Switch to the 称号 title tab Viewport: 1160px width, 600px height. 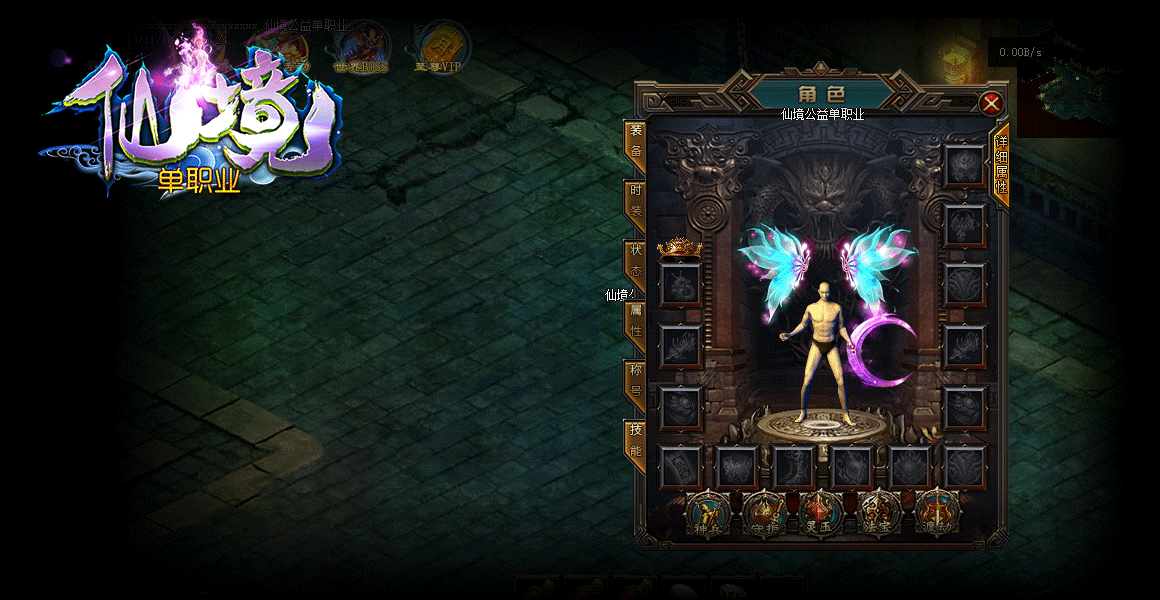[x=635, y=381]
